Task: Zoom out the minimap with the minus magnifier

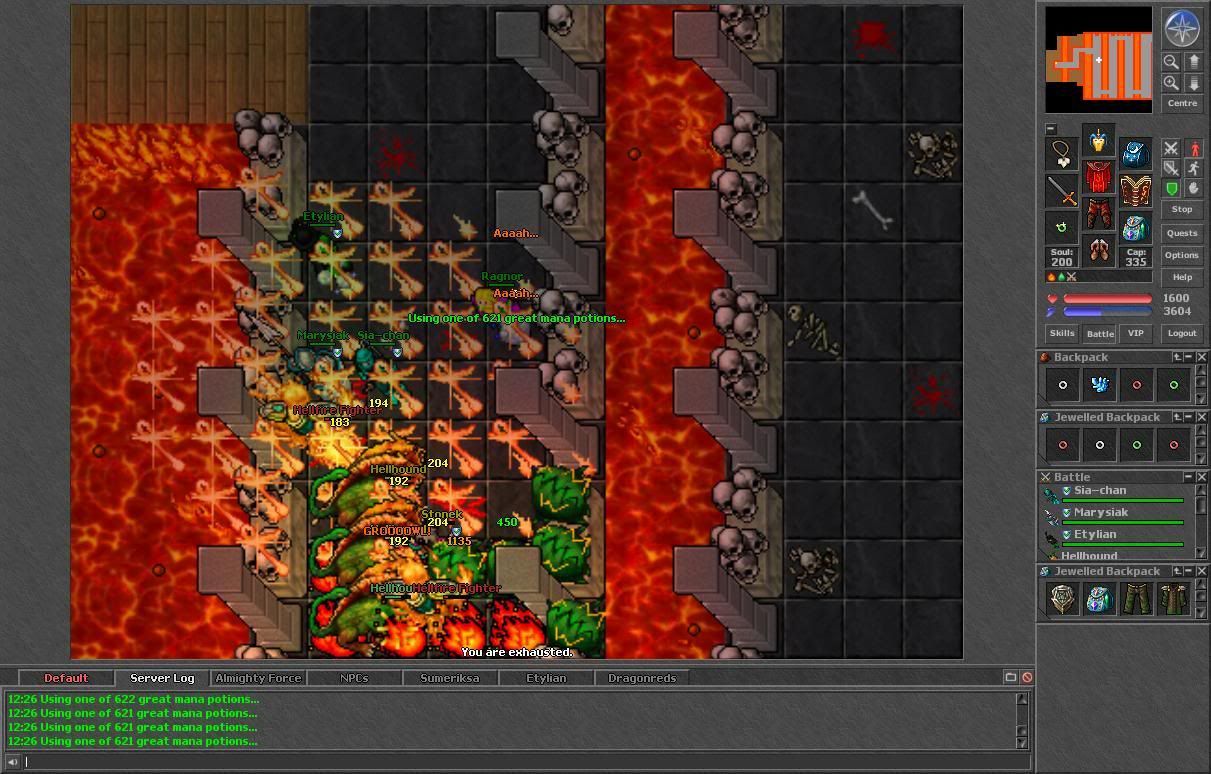Action: pos(1171,61)
